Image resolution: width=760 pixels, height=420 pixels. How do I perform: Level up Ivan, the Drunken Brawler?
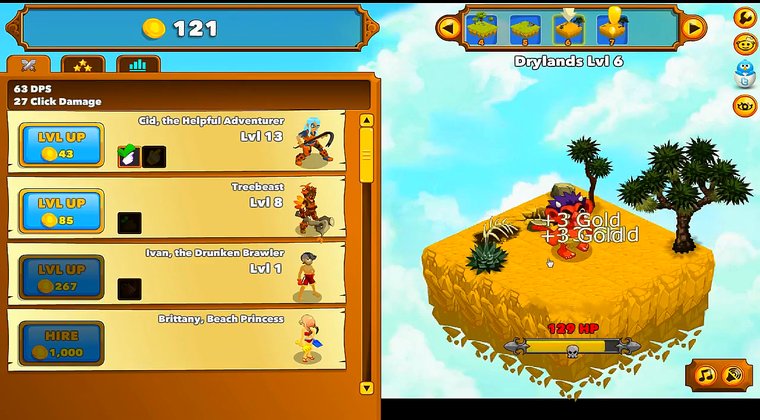pyautogui.click(x=62, y=277)
